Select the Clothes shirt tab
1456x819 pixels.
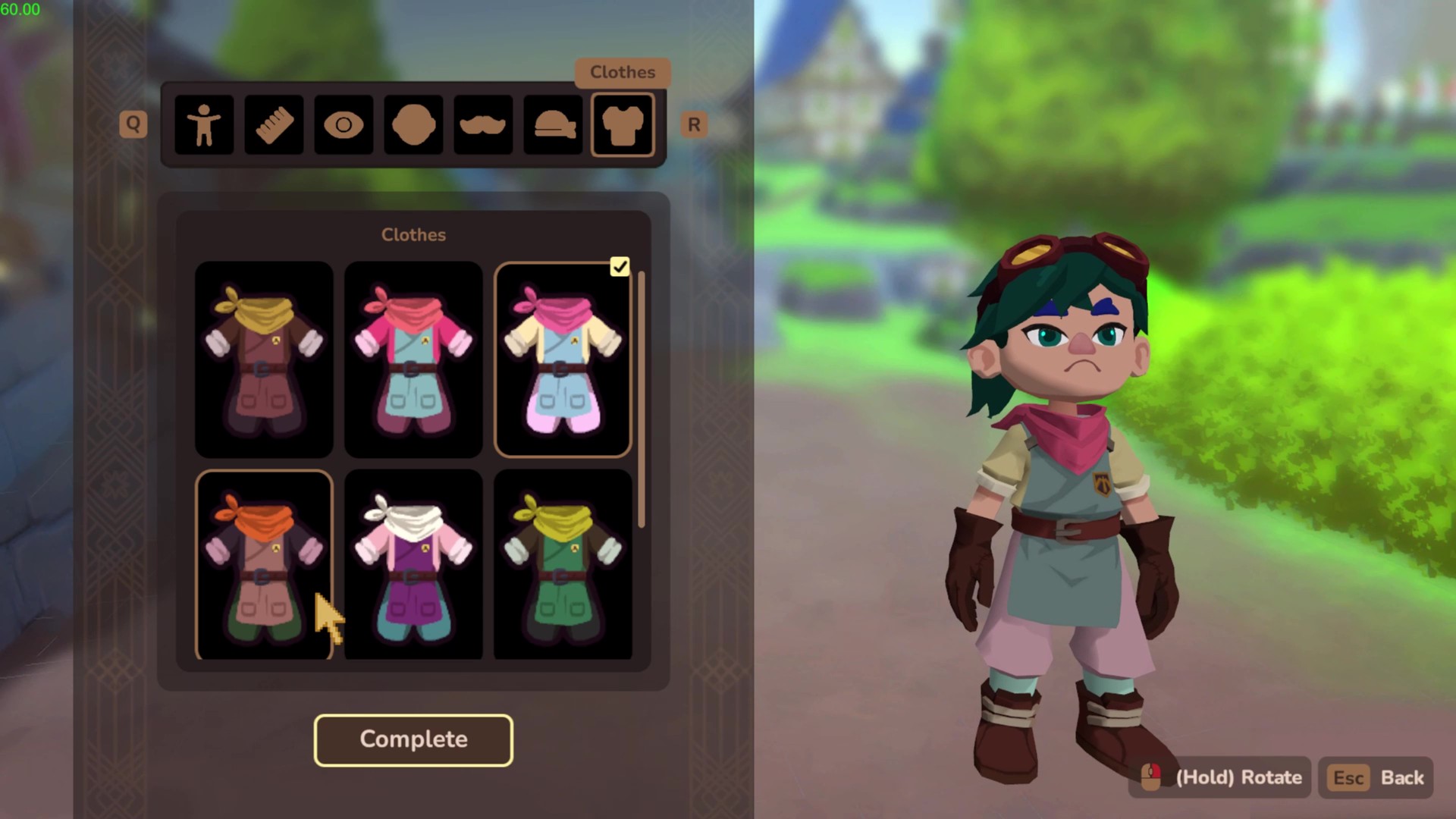(x=623, y=125)
